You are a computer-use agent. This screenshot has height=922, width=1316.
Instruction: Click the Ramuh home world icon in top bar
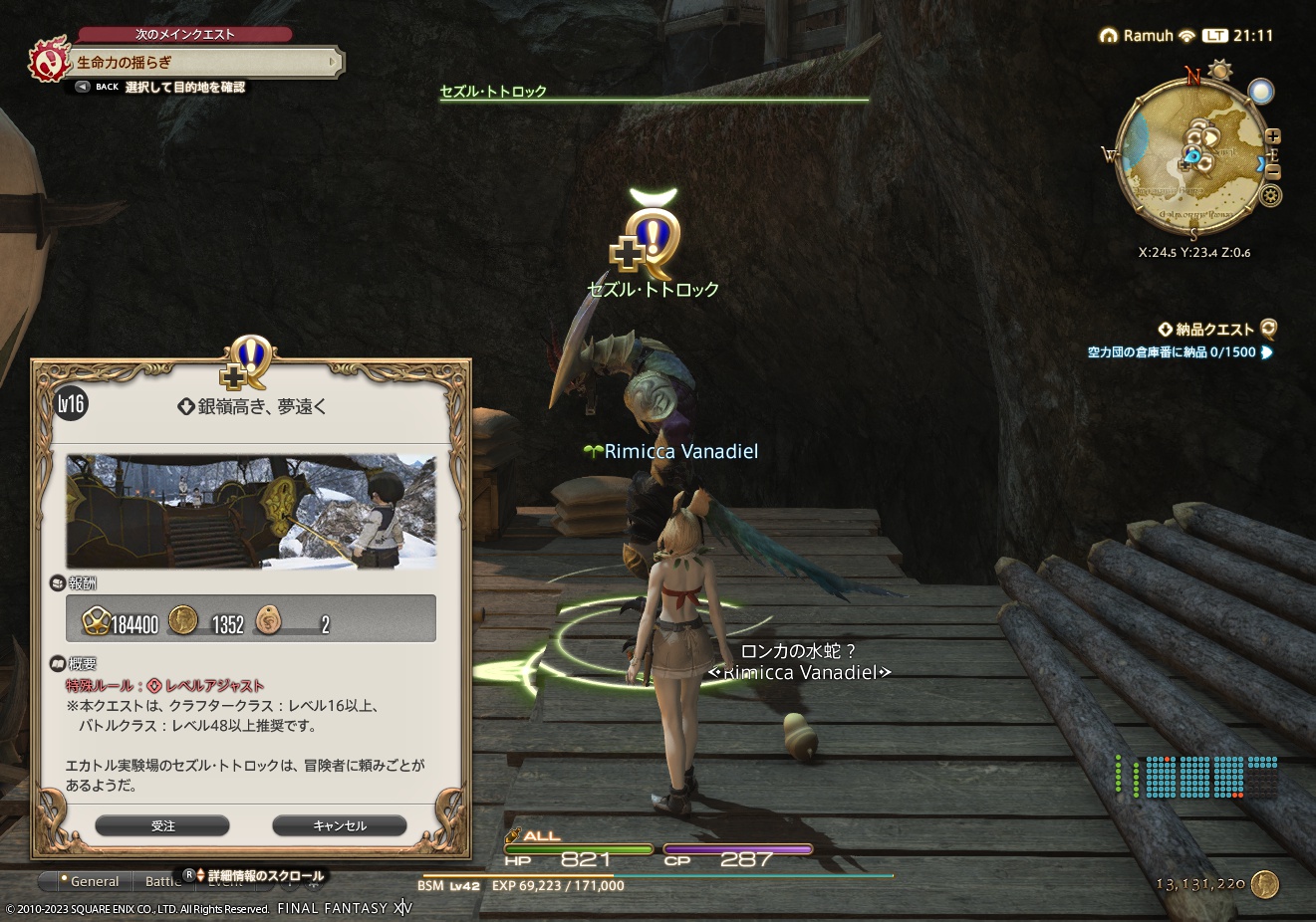pos(1109,35)
